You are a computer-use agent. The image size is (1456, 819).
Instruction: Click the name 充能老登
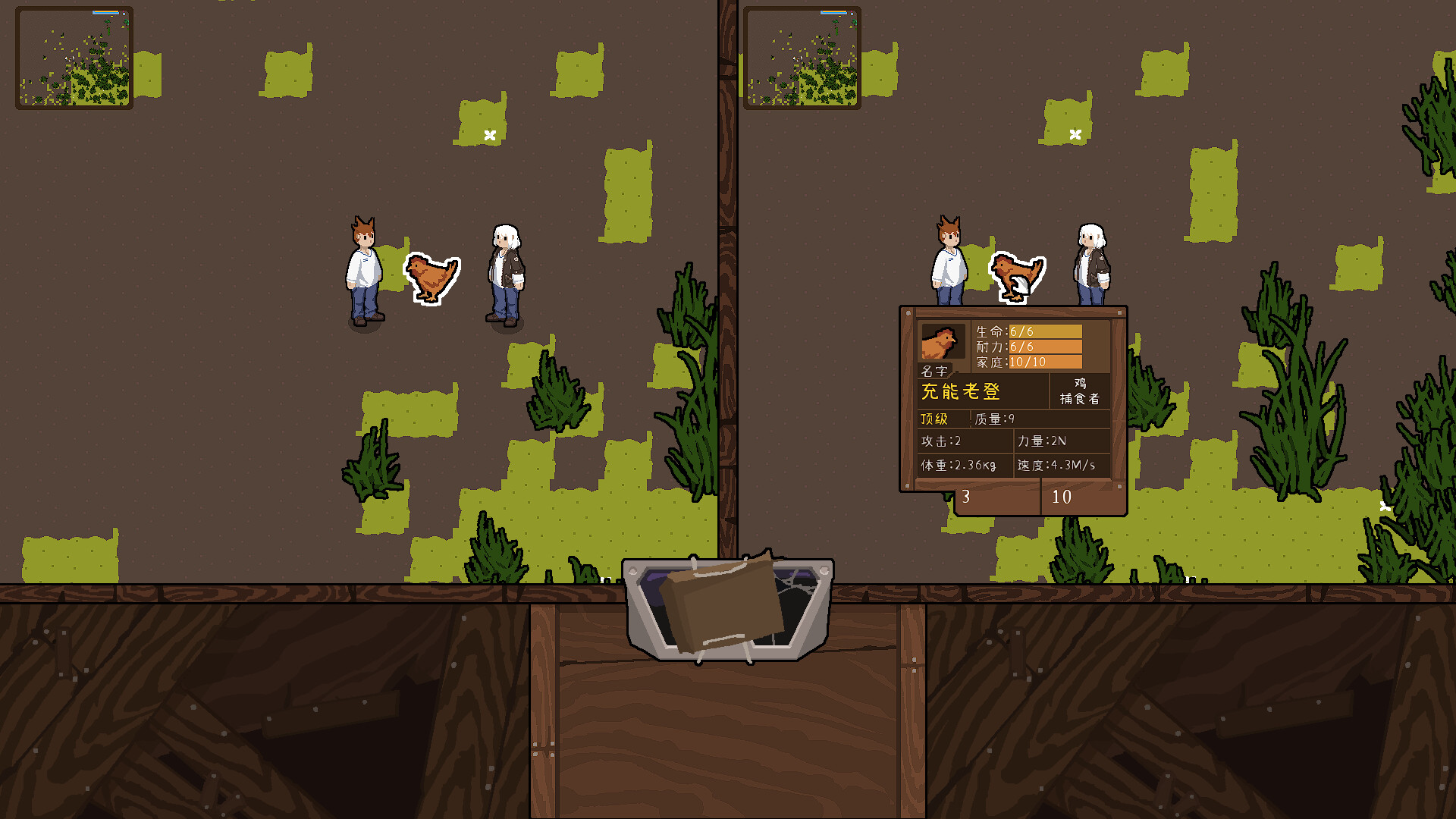[960, 392]
